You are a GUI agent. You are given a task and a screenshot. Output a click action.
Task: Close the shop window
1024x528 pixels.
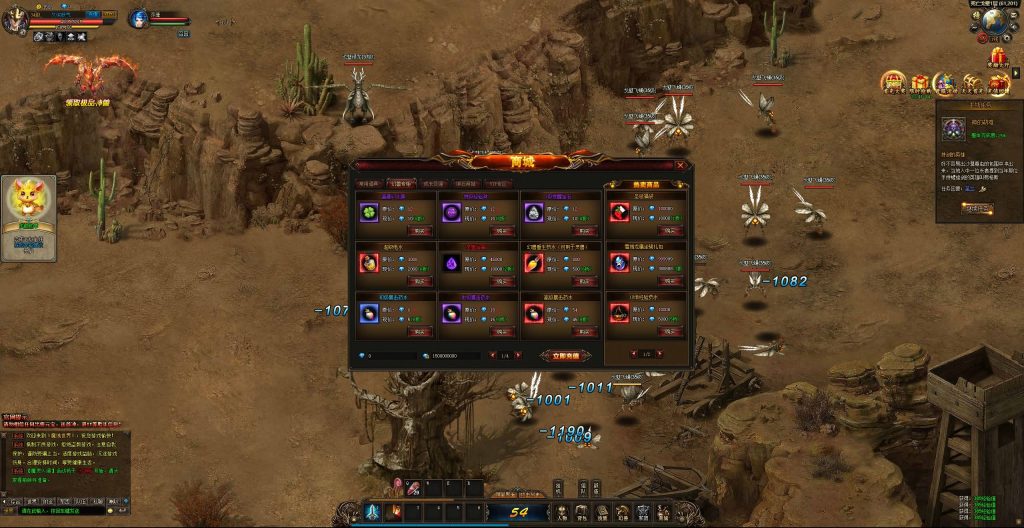click(x=680, y=166)
